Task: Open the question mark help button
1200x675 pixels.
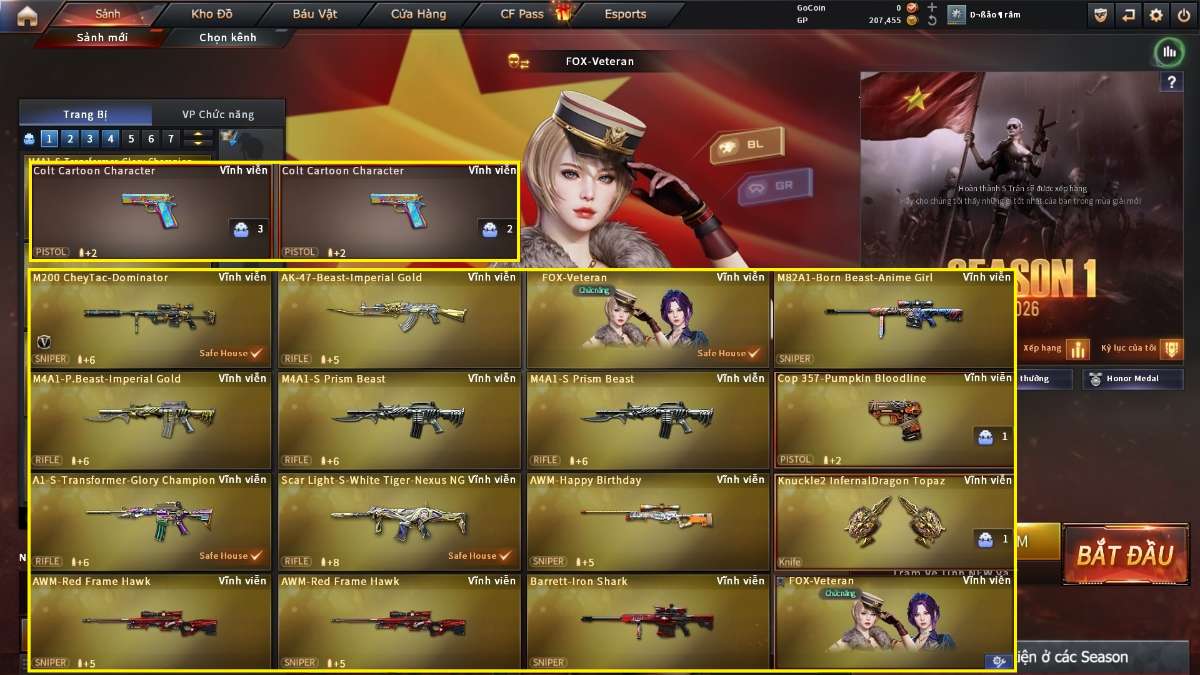Action: point(1171,83)
